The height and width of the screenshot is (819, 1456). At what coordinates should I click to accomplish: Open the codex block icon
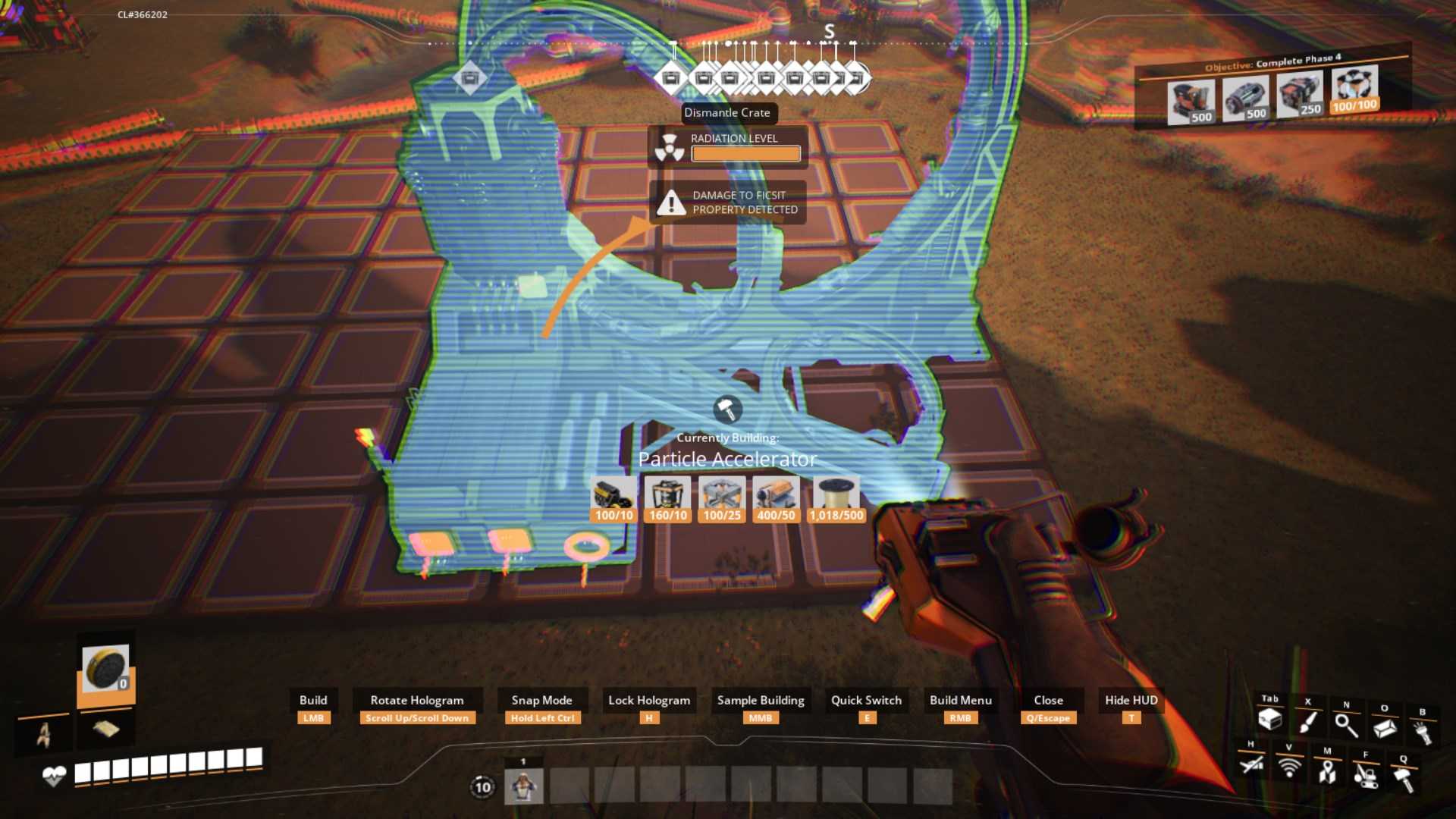[1385, 728]
